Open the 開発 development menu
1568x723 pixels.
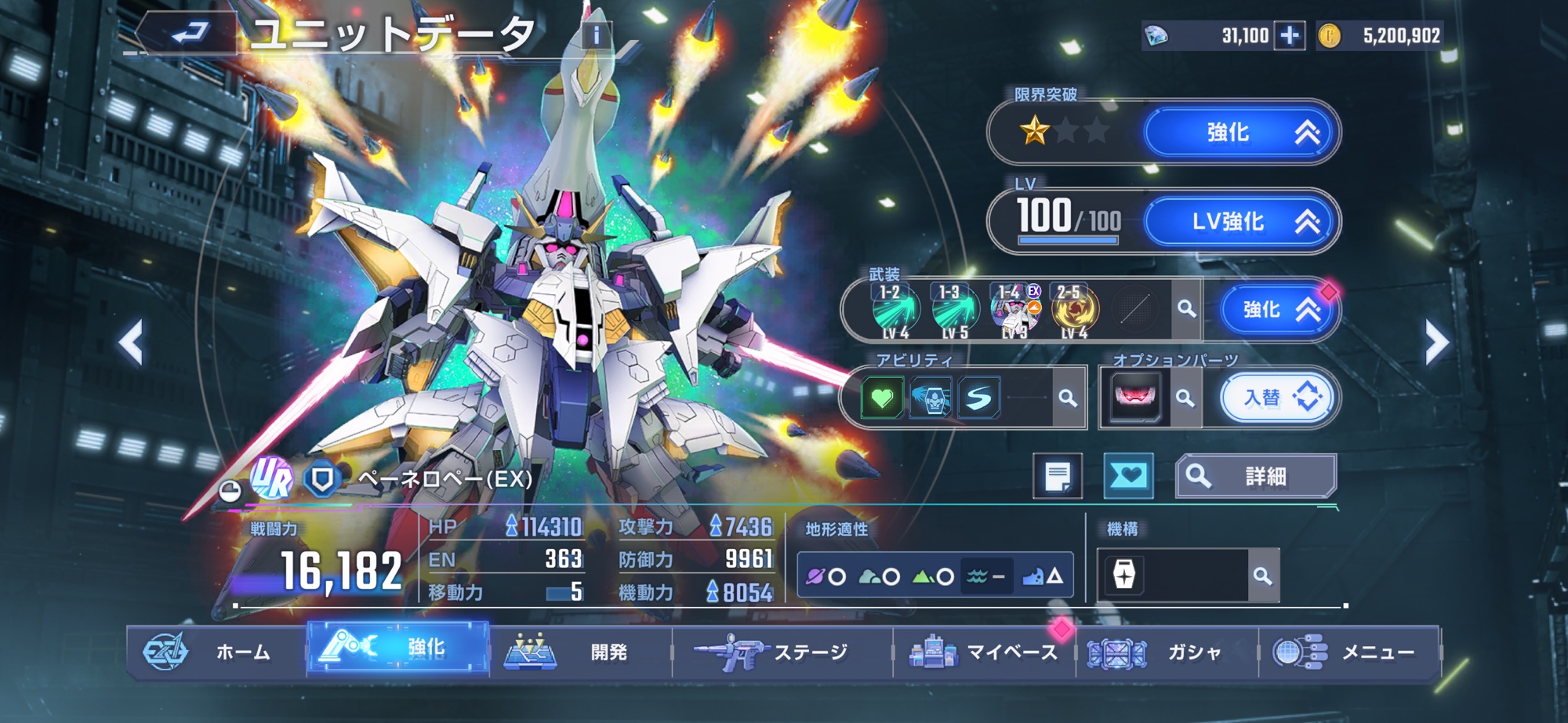click(x=580, y=652)
